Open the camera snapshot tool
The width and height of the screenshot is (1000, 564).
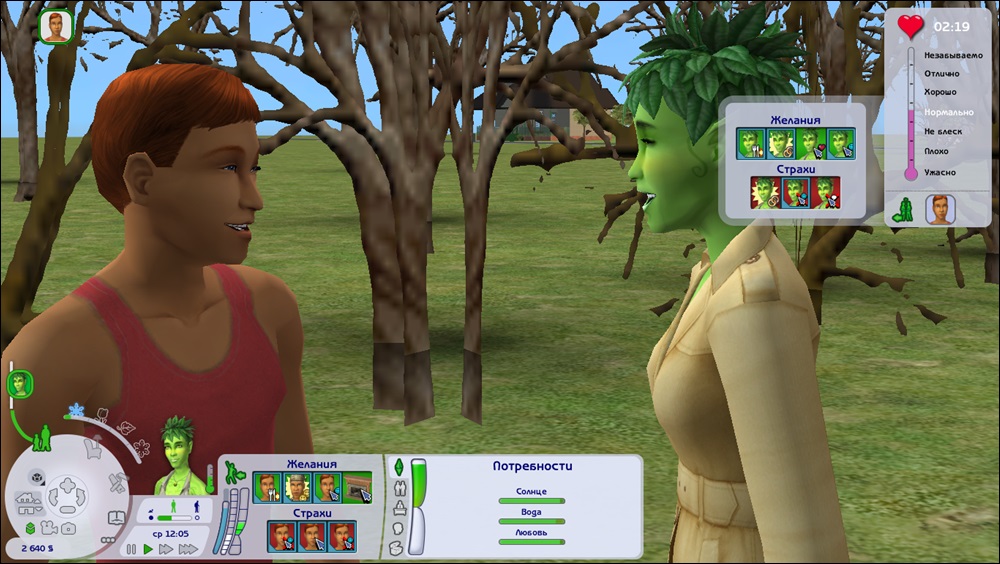67,528
